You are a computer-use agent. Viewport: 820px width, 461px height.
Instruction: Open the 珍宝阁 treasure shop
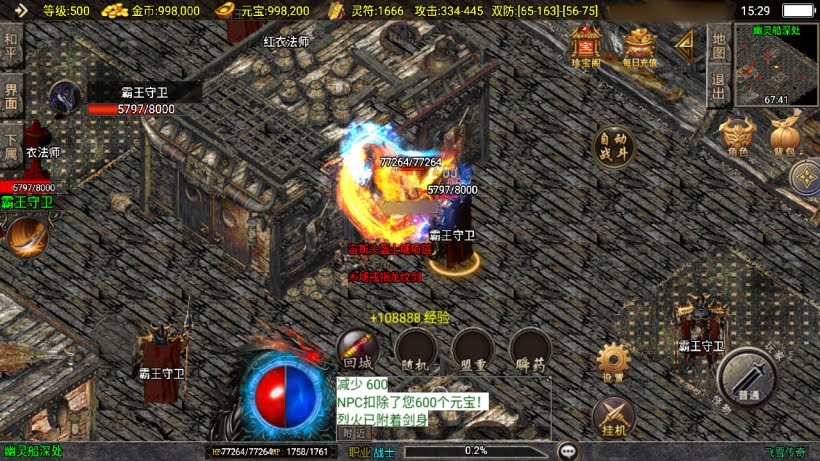click(x=585, y=46)
